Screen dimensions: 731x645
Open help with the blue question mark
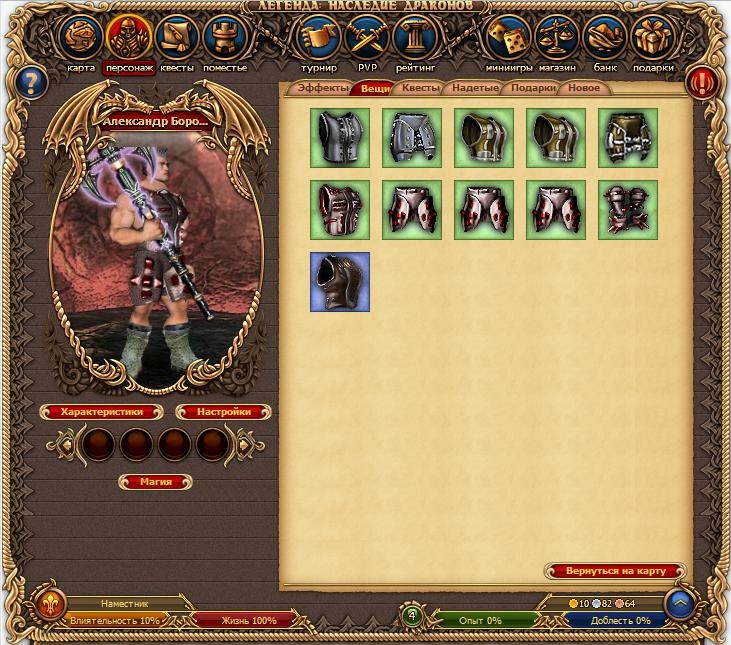coord(33,81)
